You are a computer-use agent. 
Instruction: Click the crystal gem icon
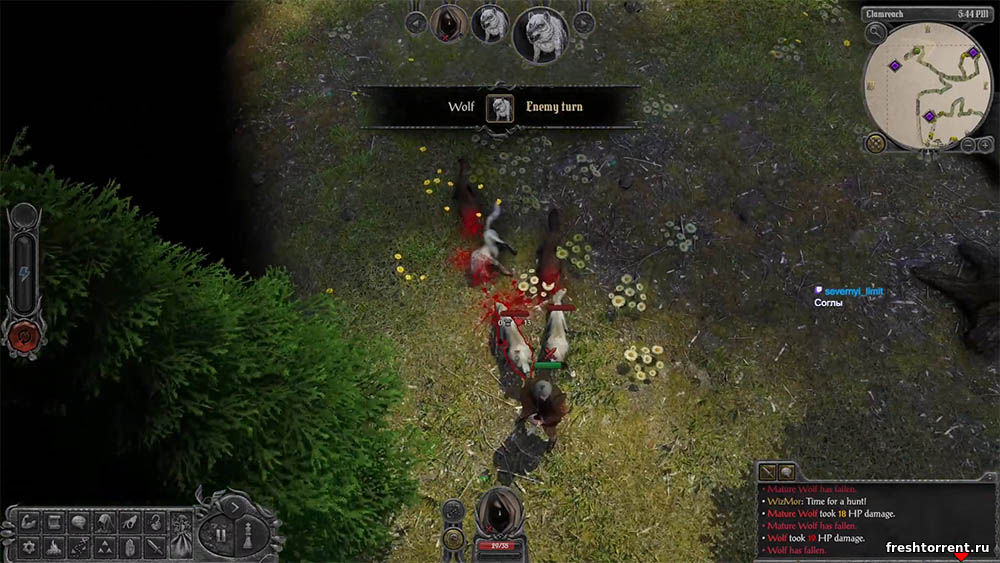tap(130, 546)
